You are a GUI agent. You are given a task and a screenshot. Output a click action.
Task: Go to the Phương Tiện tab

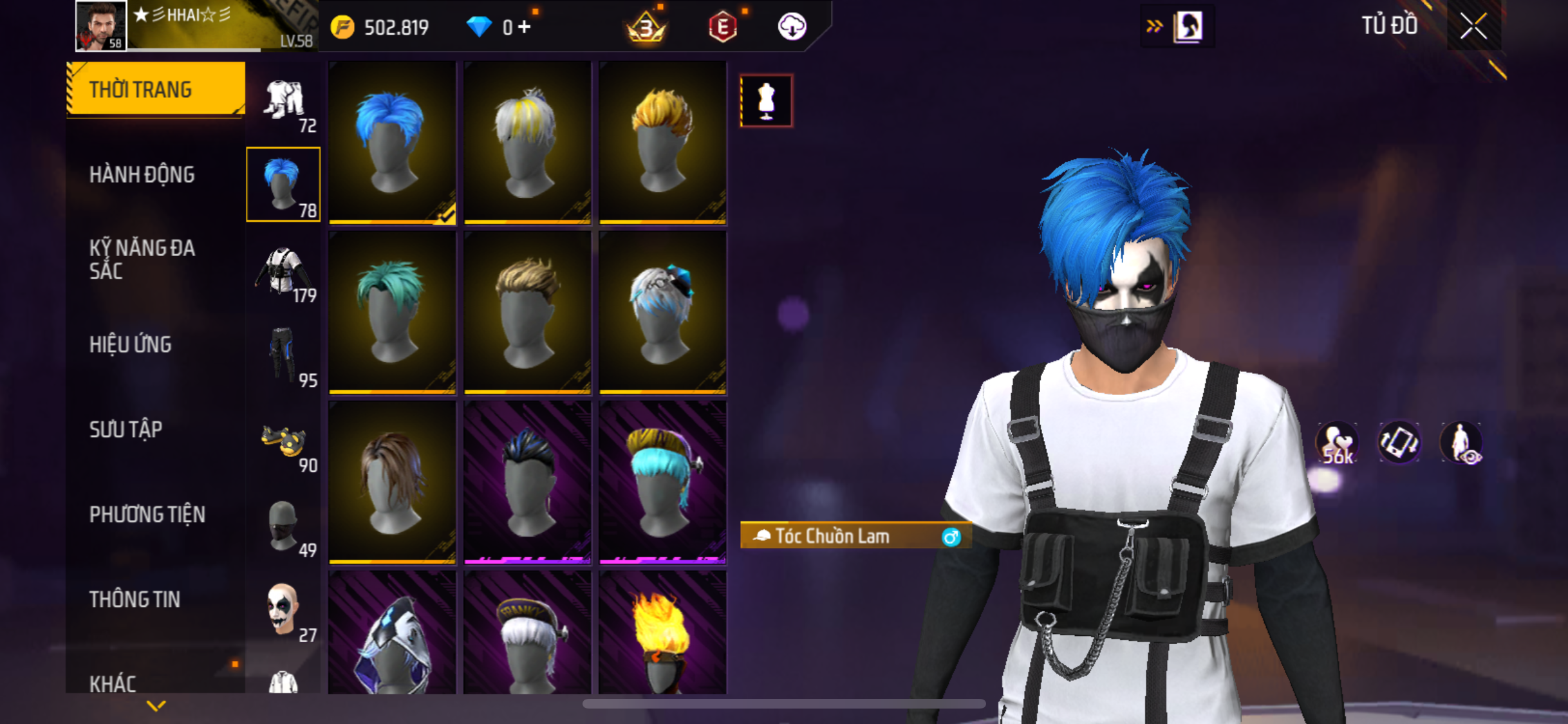pyautogui.click(x=147, y=515)
